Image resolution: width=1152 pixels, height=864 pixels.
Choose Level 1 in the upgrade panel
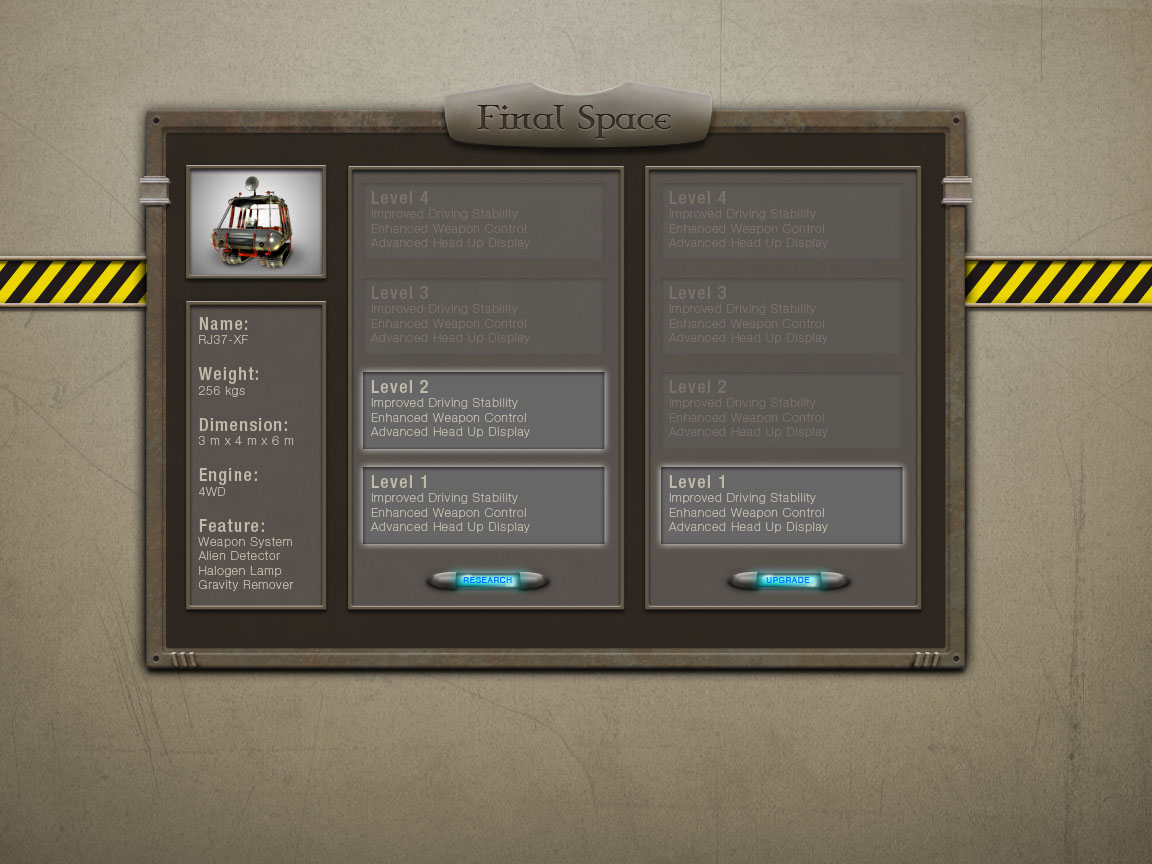pos(781,505)
